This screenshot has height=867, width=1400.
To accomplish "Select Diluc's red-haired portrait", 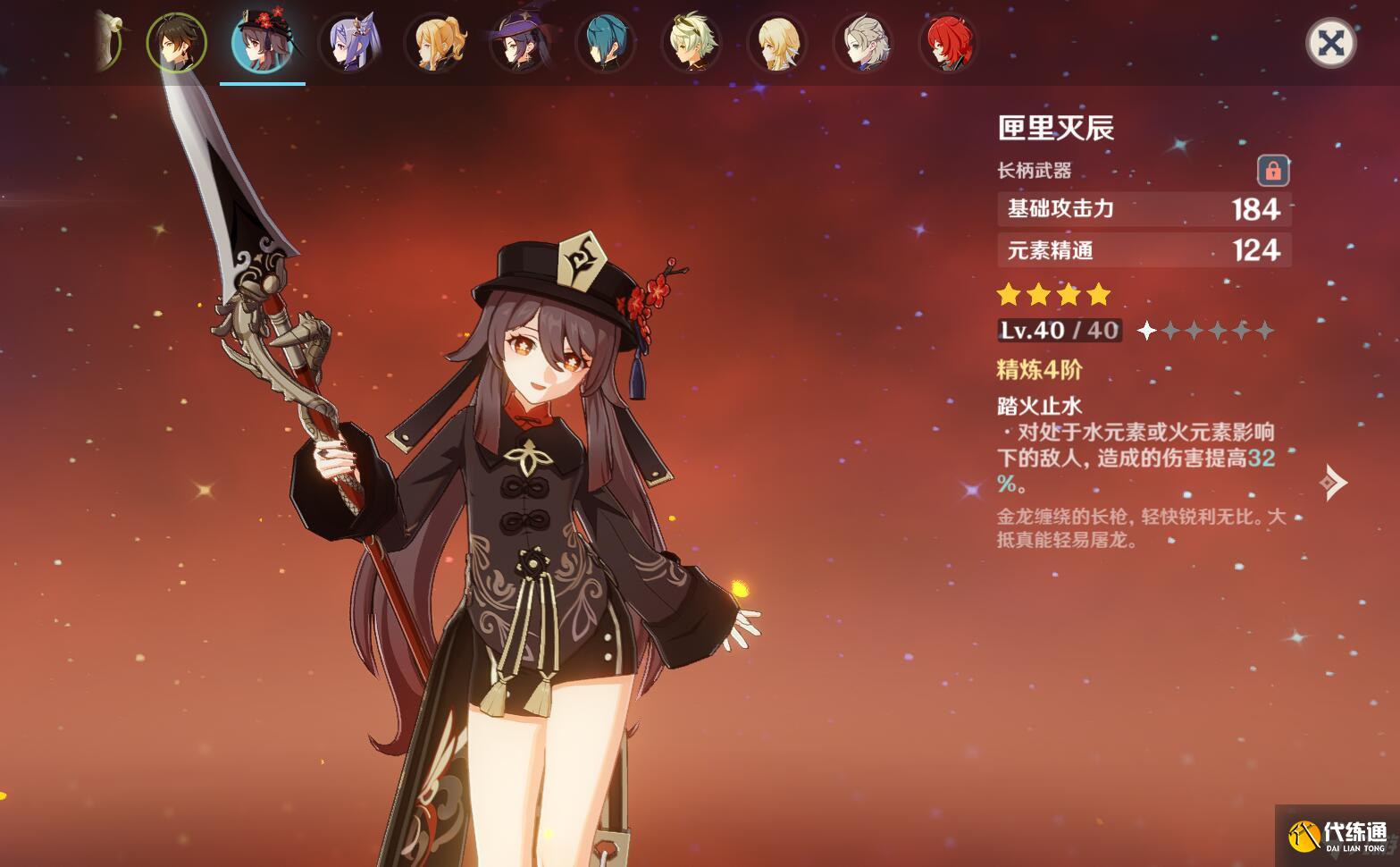I will [950, 43].
